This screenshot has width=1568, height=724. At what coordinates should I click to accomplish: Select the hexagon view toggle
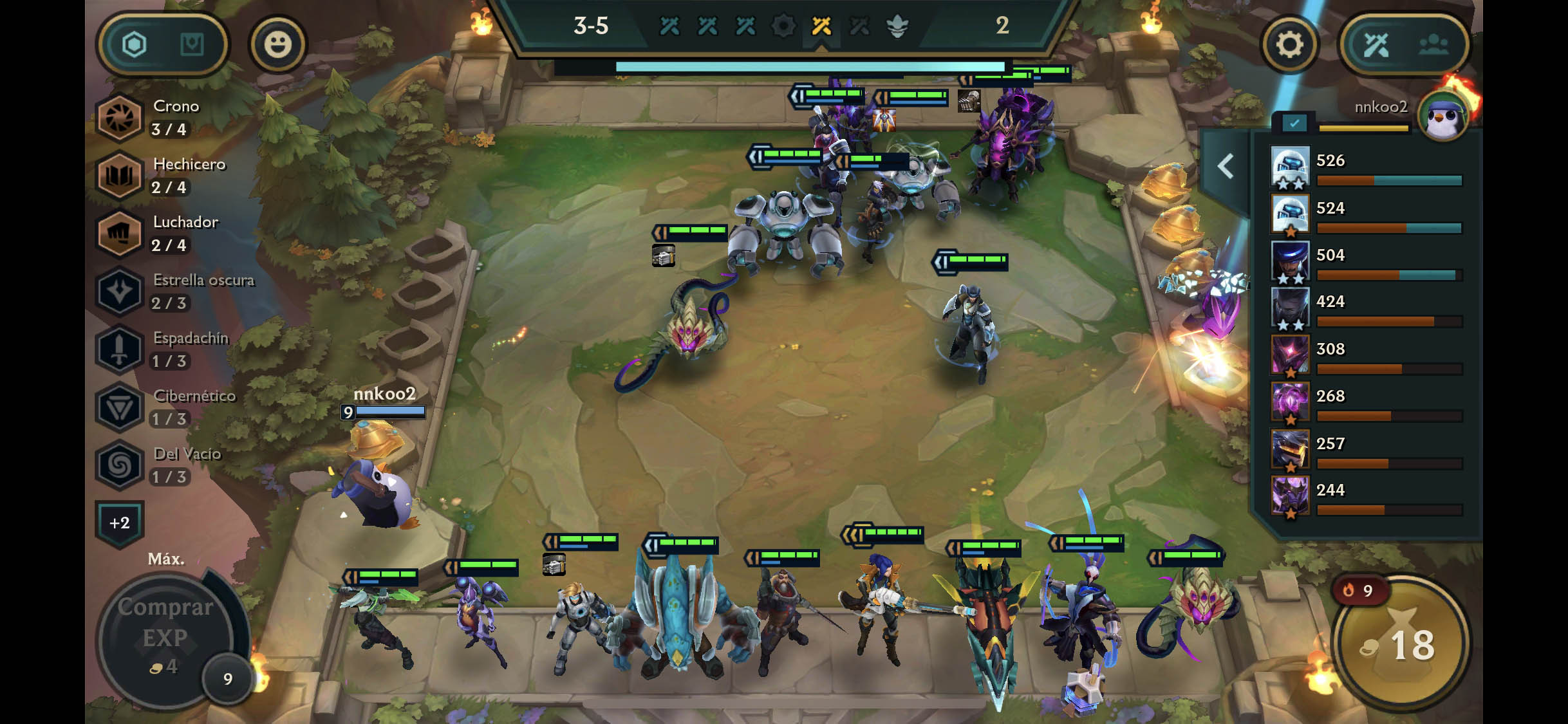pos(135,45)
